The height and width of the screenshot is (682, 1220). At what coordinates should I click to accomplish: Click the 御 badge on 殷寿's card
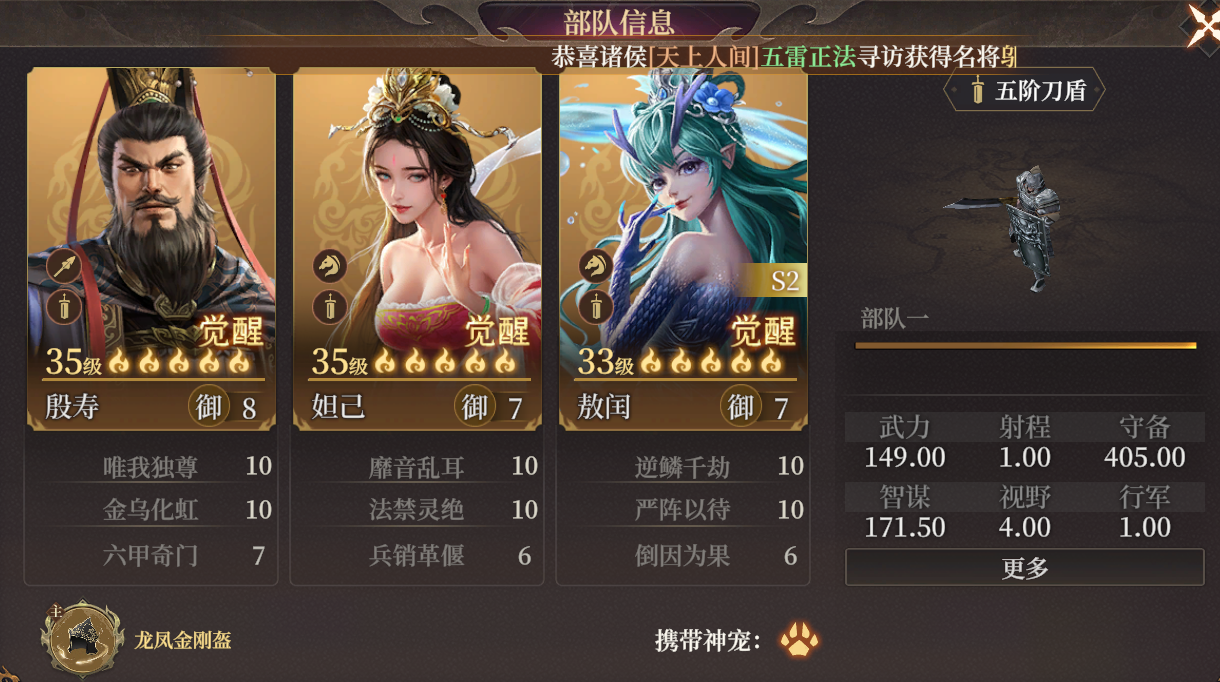click(x=208, y=407)
